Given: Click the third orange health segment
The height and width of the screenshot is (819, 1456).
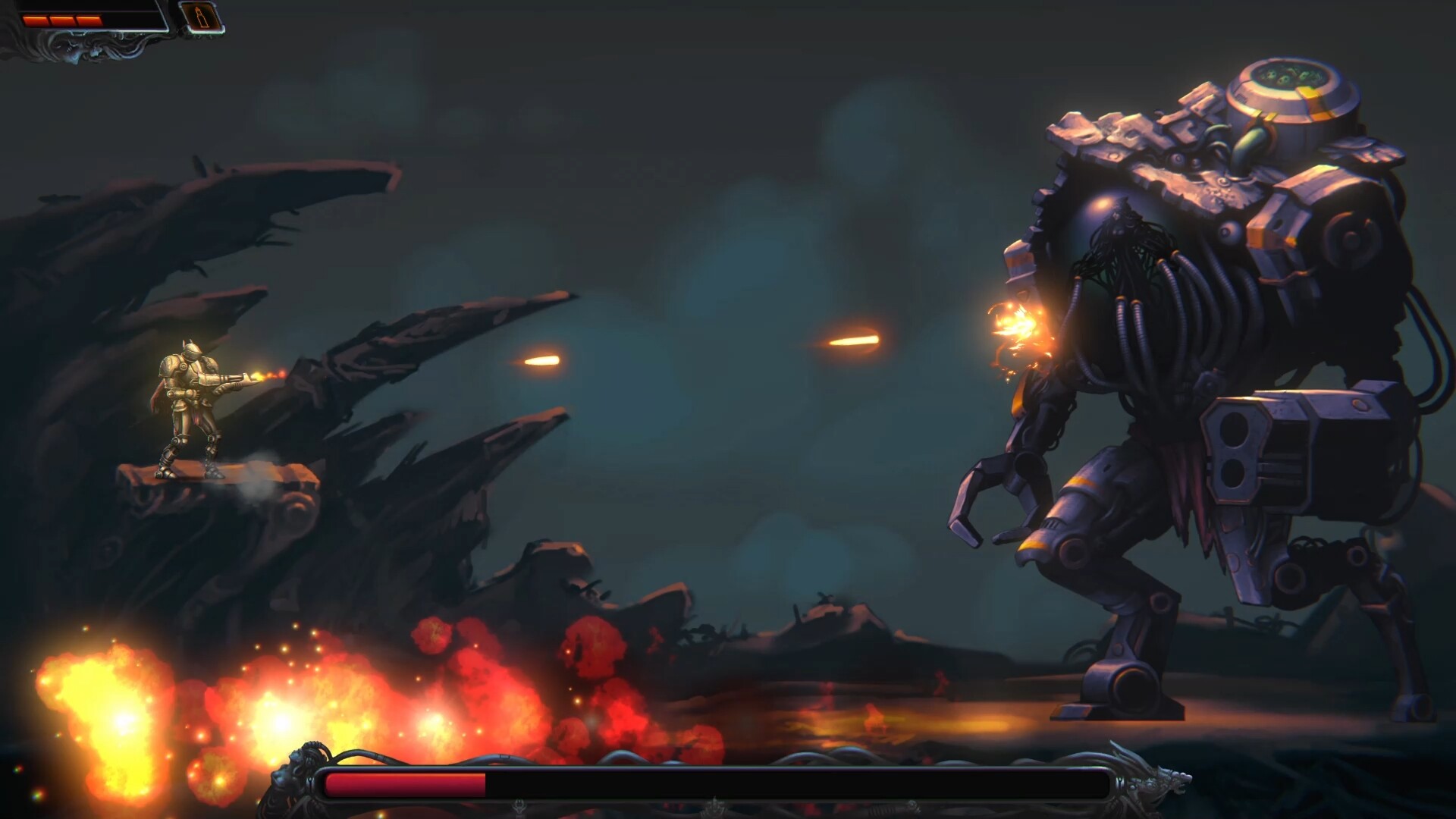Looking at the screenshot, I should 89,20.
